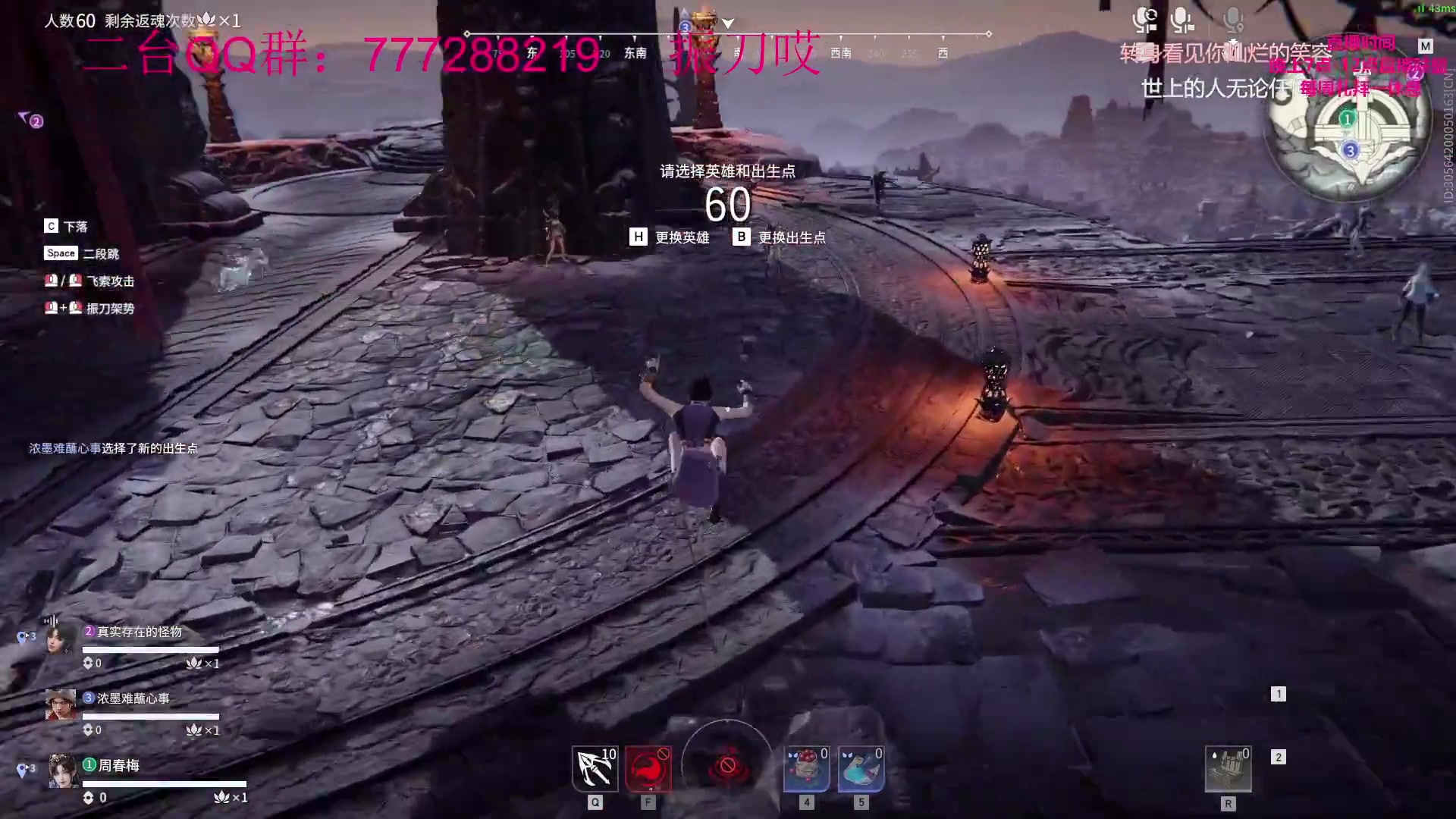Choose 更换英雄 to change hero
This screenshot has width=1456, height=819.
(x=670, y=237)
